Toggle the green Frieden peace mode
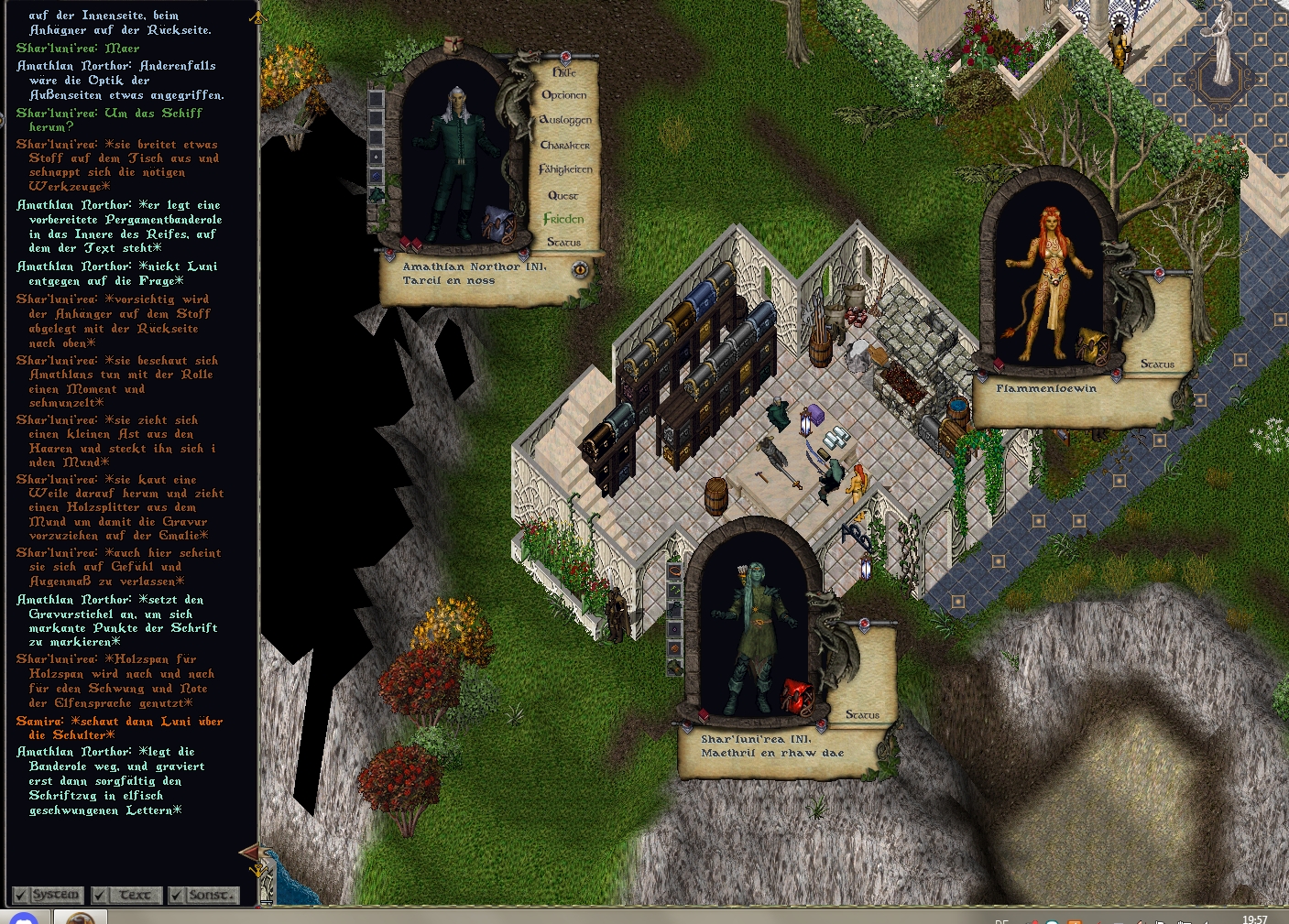1289x924 pixels. click(x=563, y=219)
